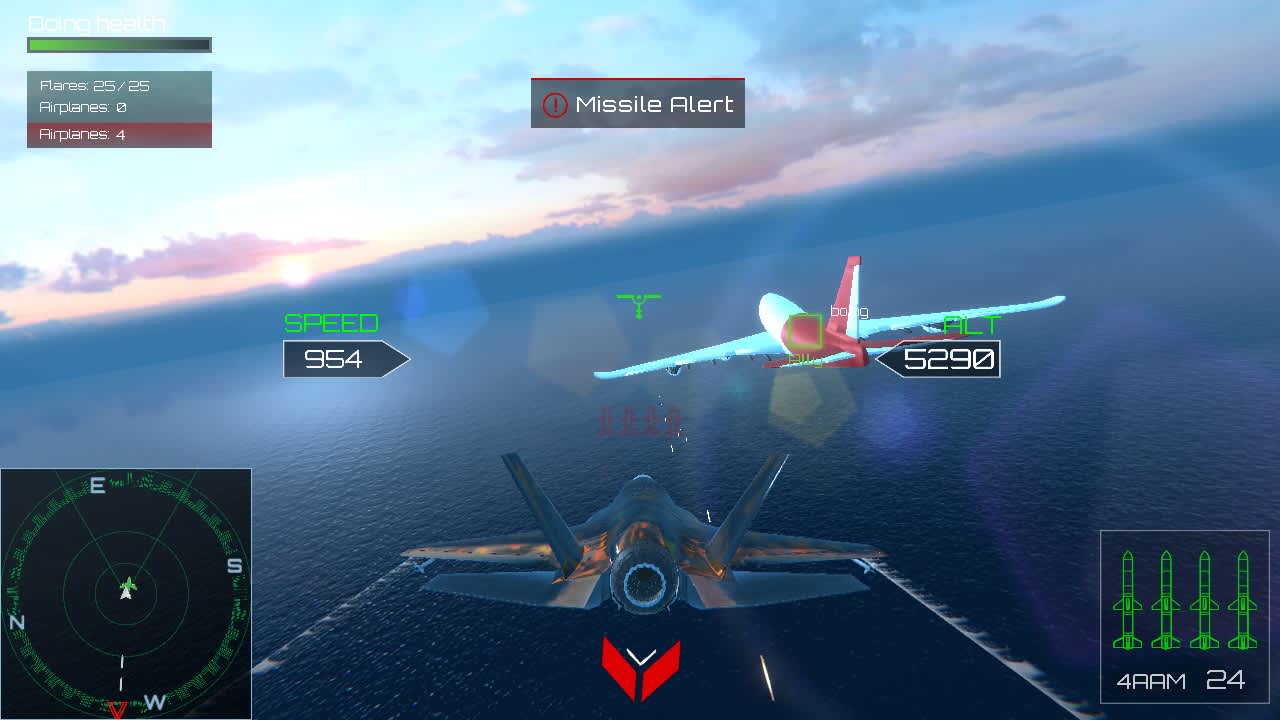The width and height of the screenshot is (1280, 720).
Task: Click the green flare indicator above the target
Action: (x=640, y=302)
